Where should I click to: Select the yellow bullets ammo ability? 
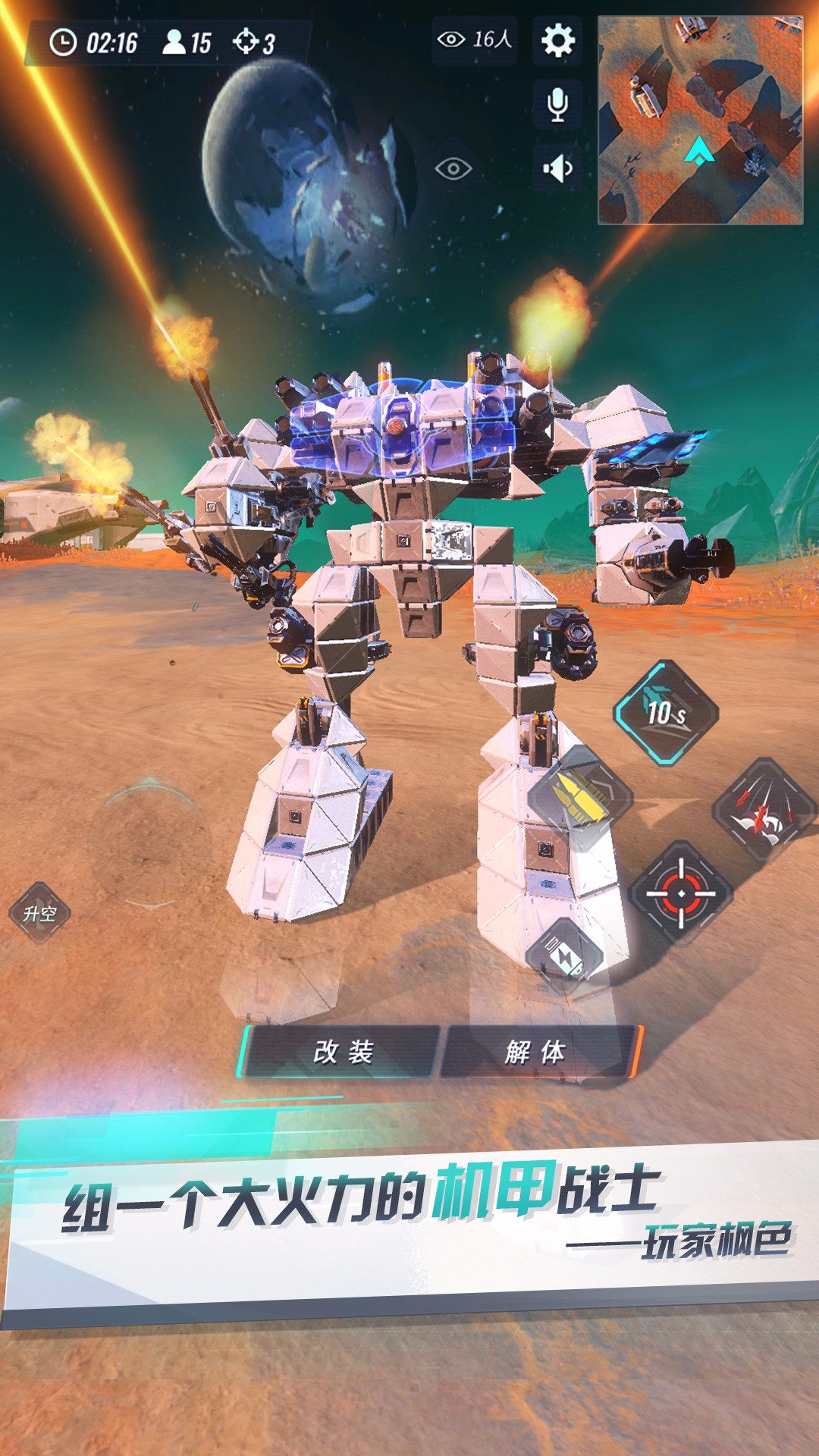(x=580, y=798)
